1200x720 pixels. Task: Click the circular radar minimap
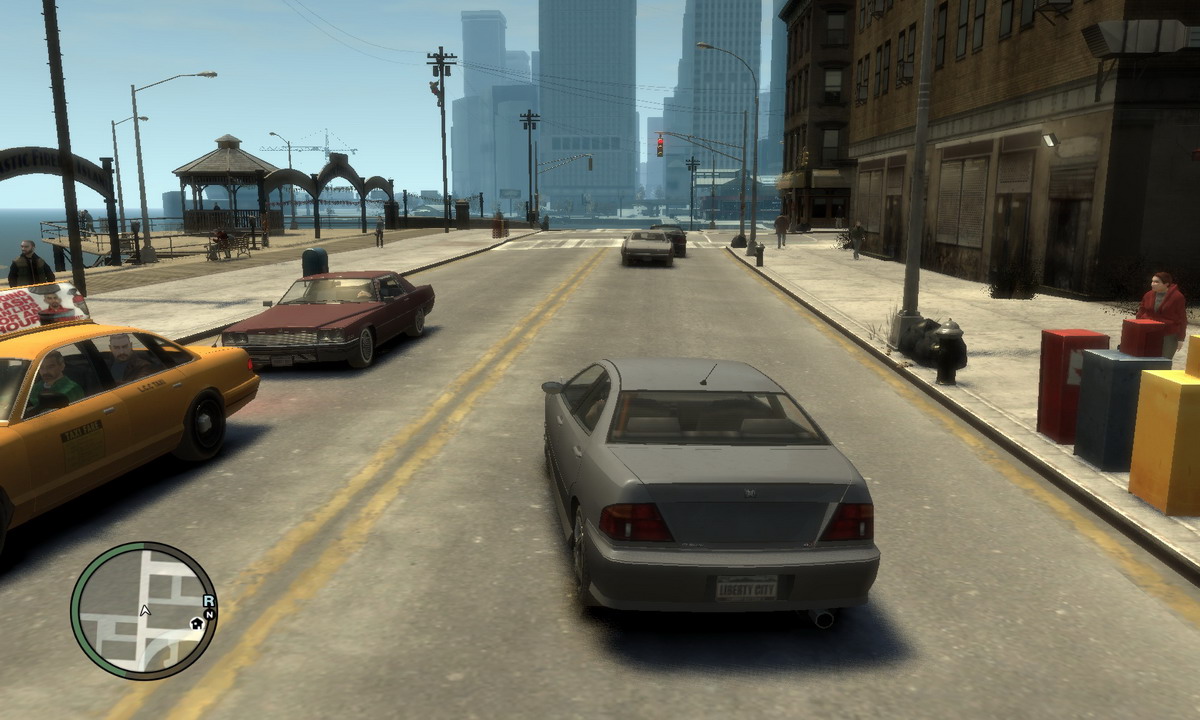click(x=144, y=610)
